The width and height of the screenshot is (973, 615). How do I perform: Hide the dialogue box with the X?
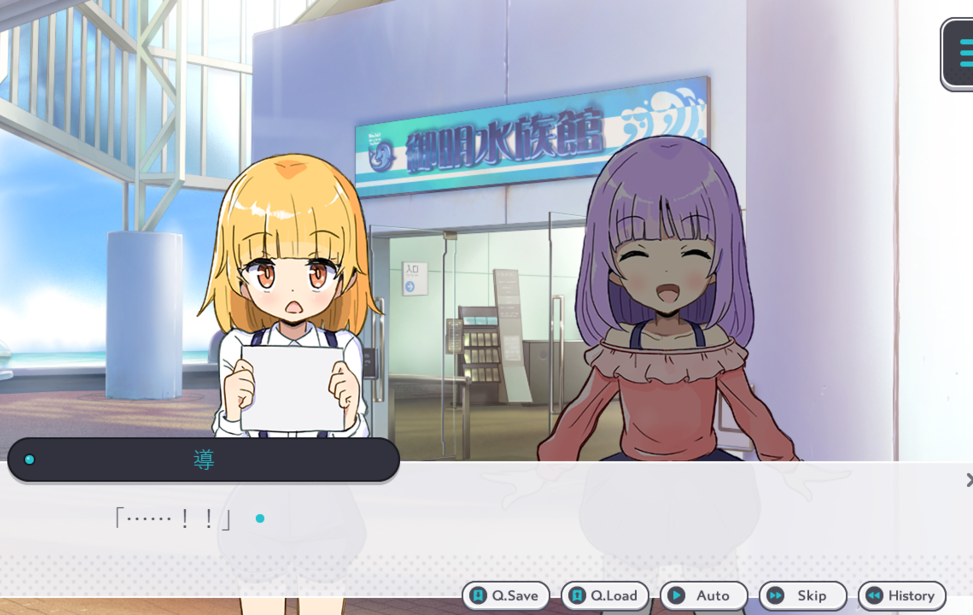(x=968, y=480)
